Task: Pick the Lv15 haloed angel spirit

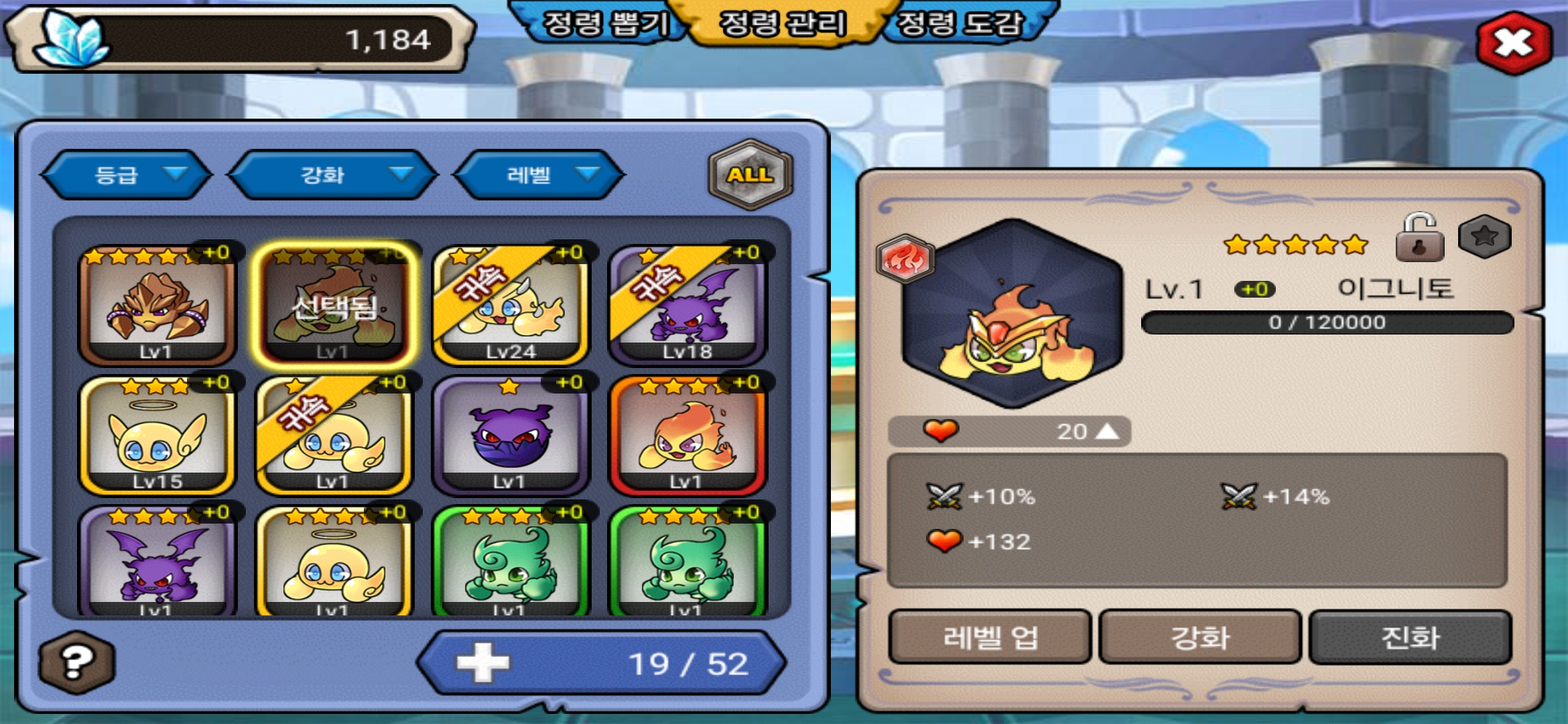Action: [157, 436]
